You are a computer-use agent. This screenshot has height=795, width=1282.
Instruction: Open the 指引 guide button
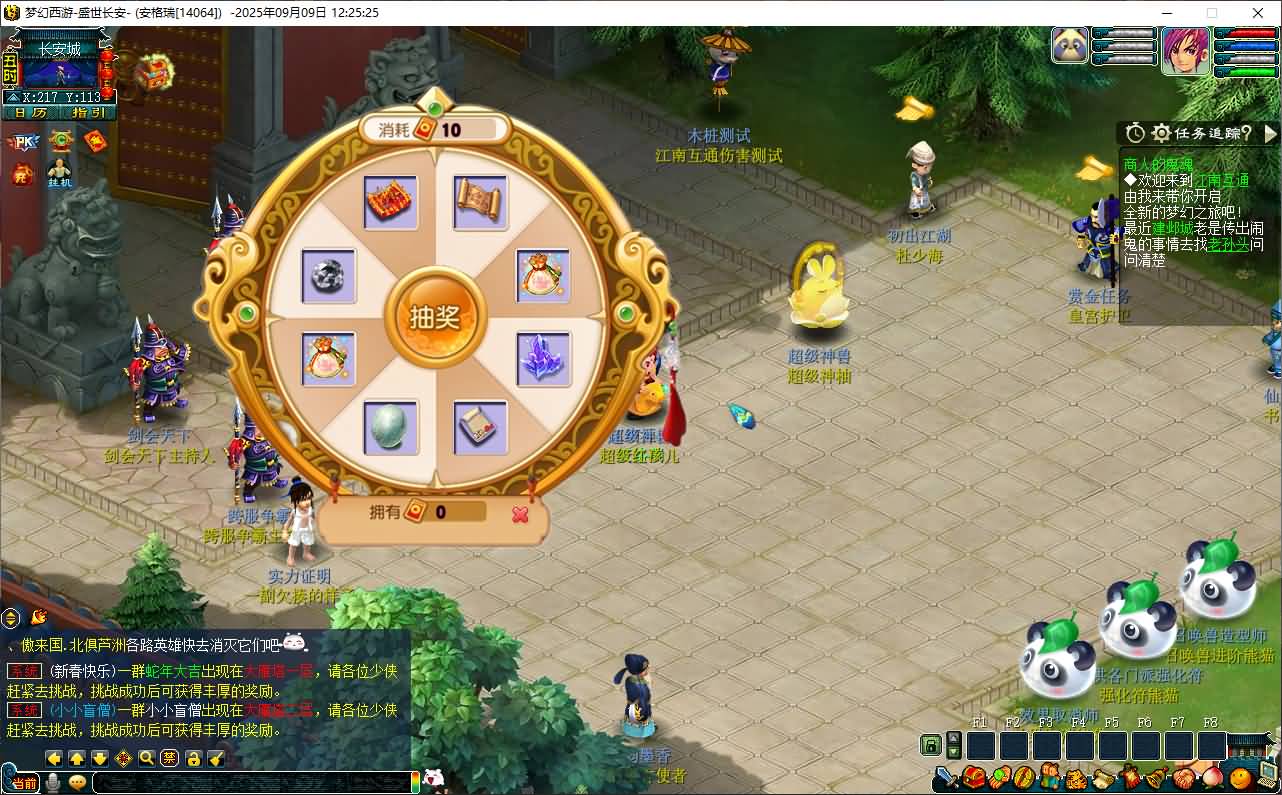[x=88, y=113]
